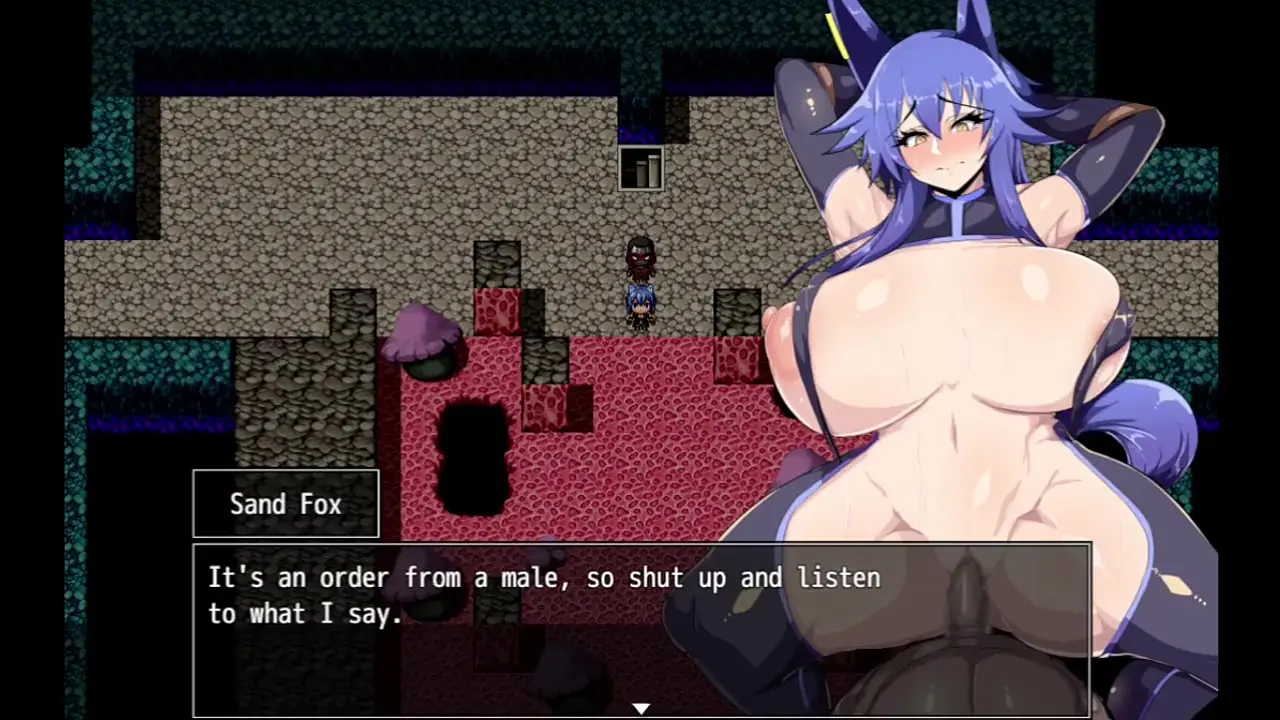This screenshot has width=1280, height=720.
Task: Click the white dialogue continue arrow
Action: click(641, 708)
